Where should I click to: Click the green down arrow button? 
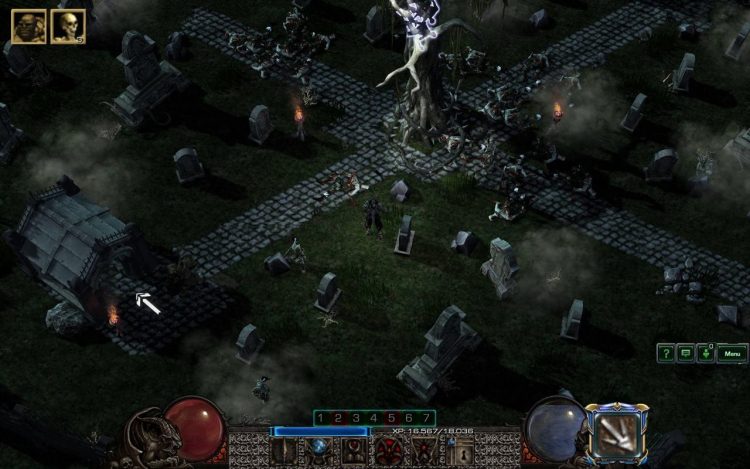point(705,353)
